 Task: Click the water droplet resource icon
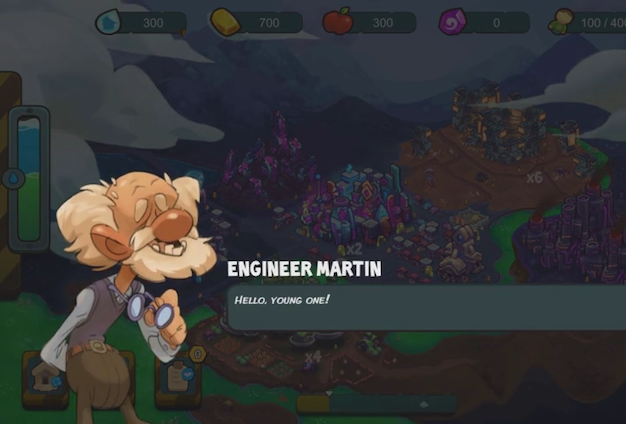[x=109, y=21]
